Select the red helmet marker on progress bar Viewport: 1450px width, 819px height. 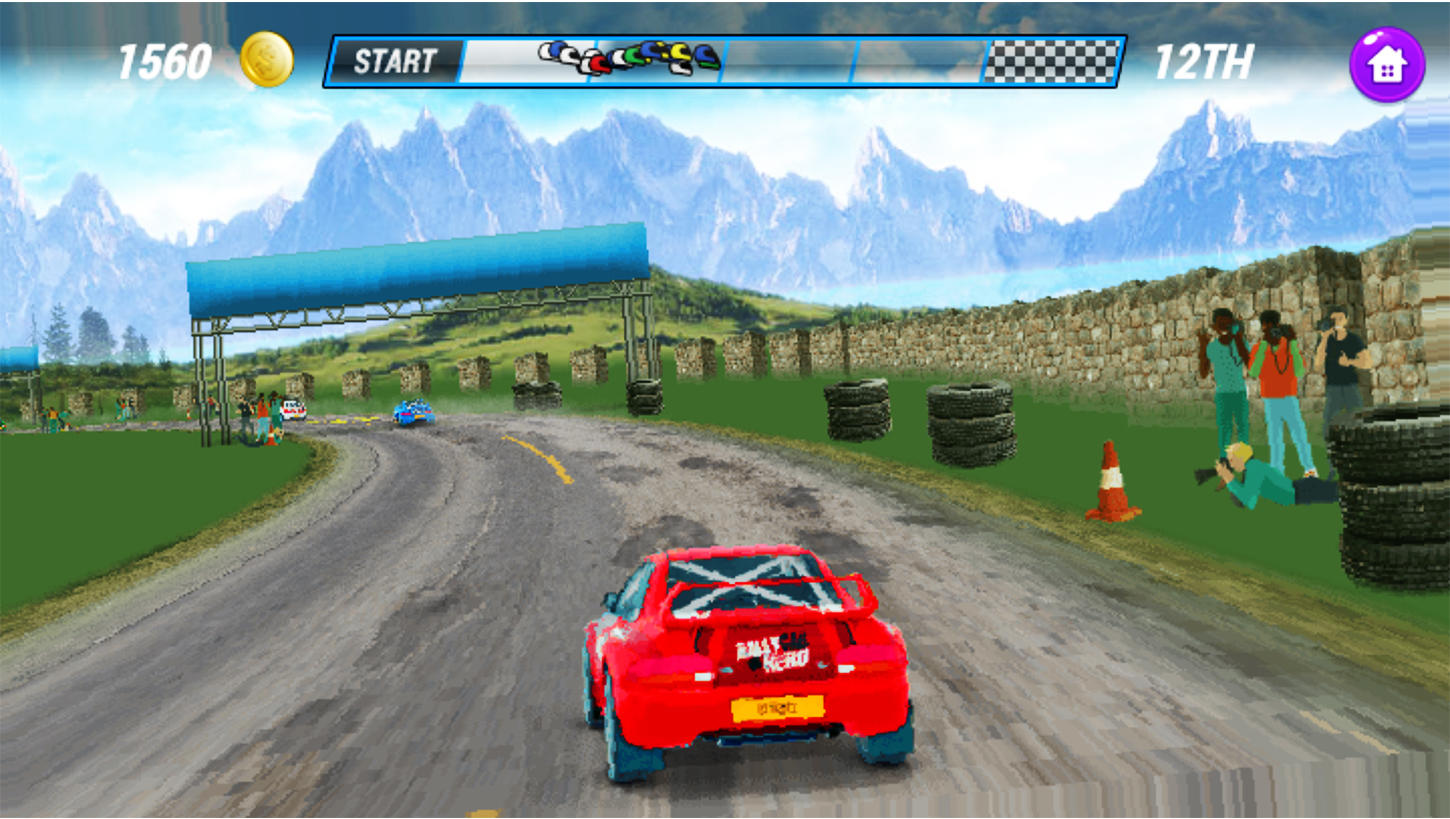tap(599, 63)
